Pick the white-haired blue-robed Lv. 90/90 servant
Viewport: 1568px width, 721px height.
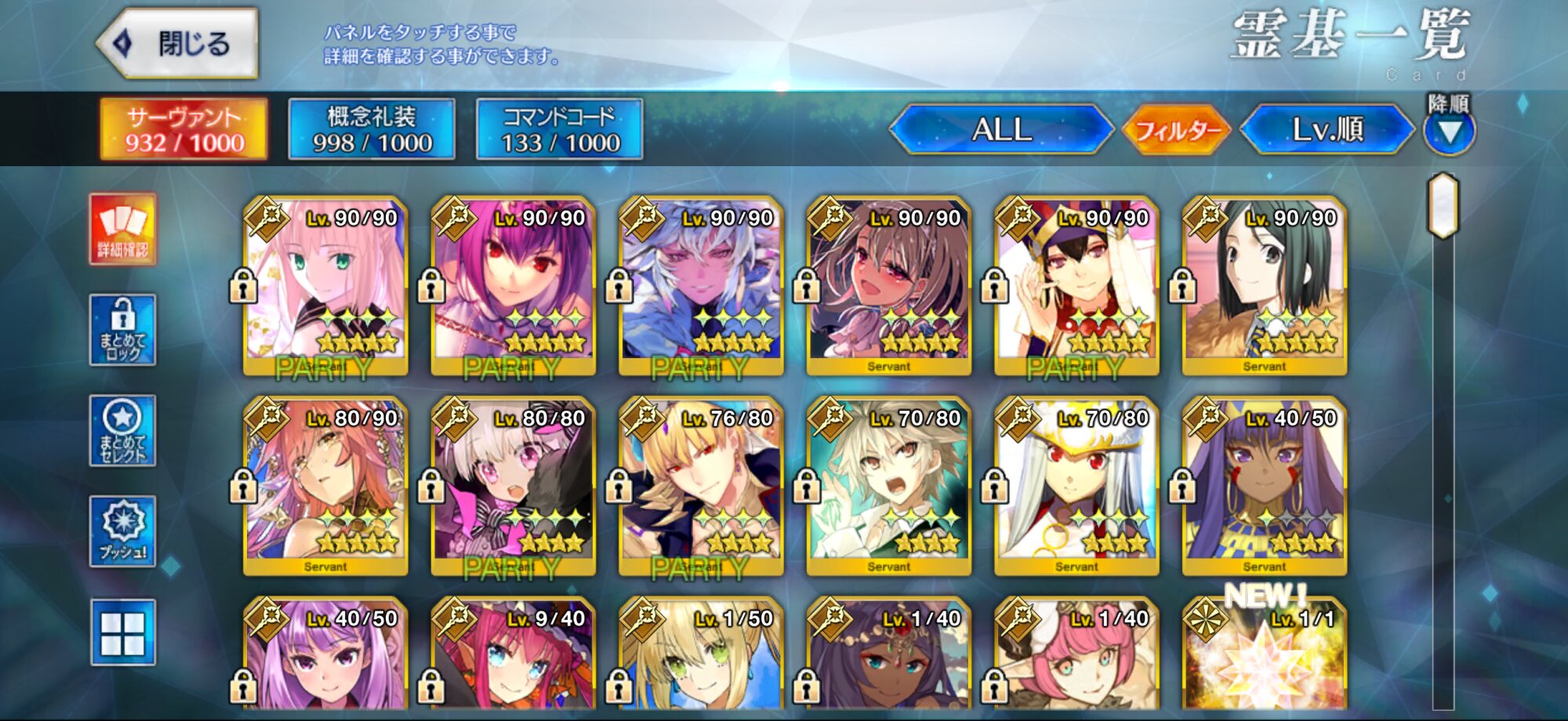[x=701, y=286]
